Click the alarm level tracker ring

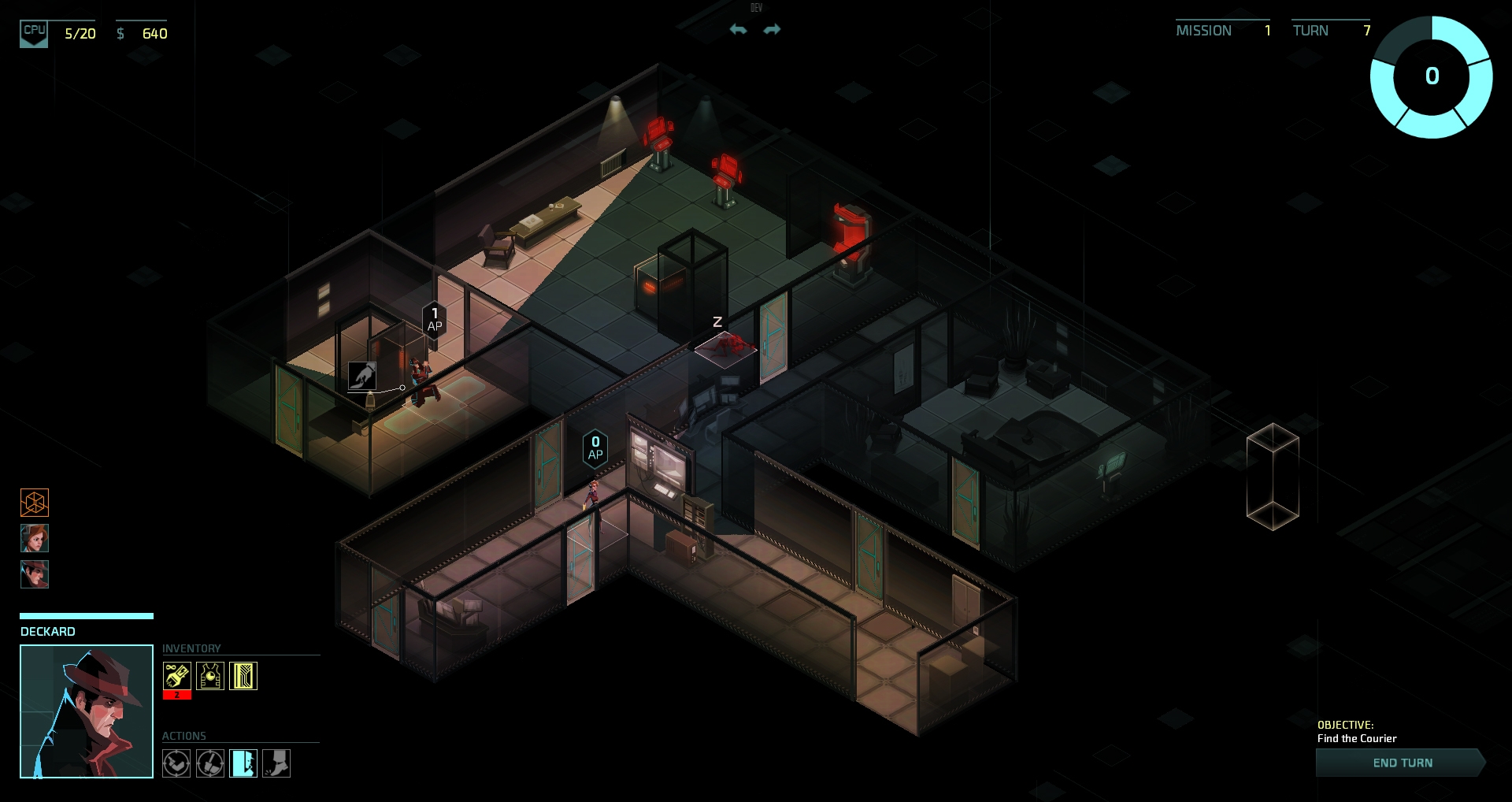(1431, 76)
